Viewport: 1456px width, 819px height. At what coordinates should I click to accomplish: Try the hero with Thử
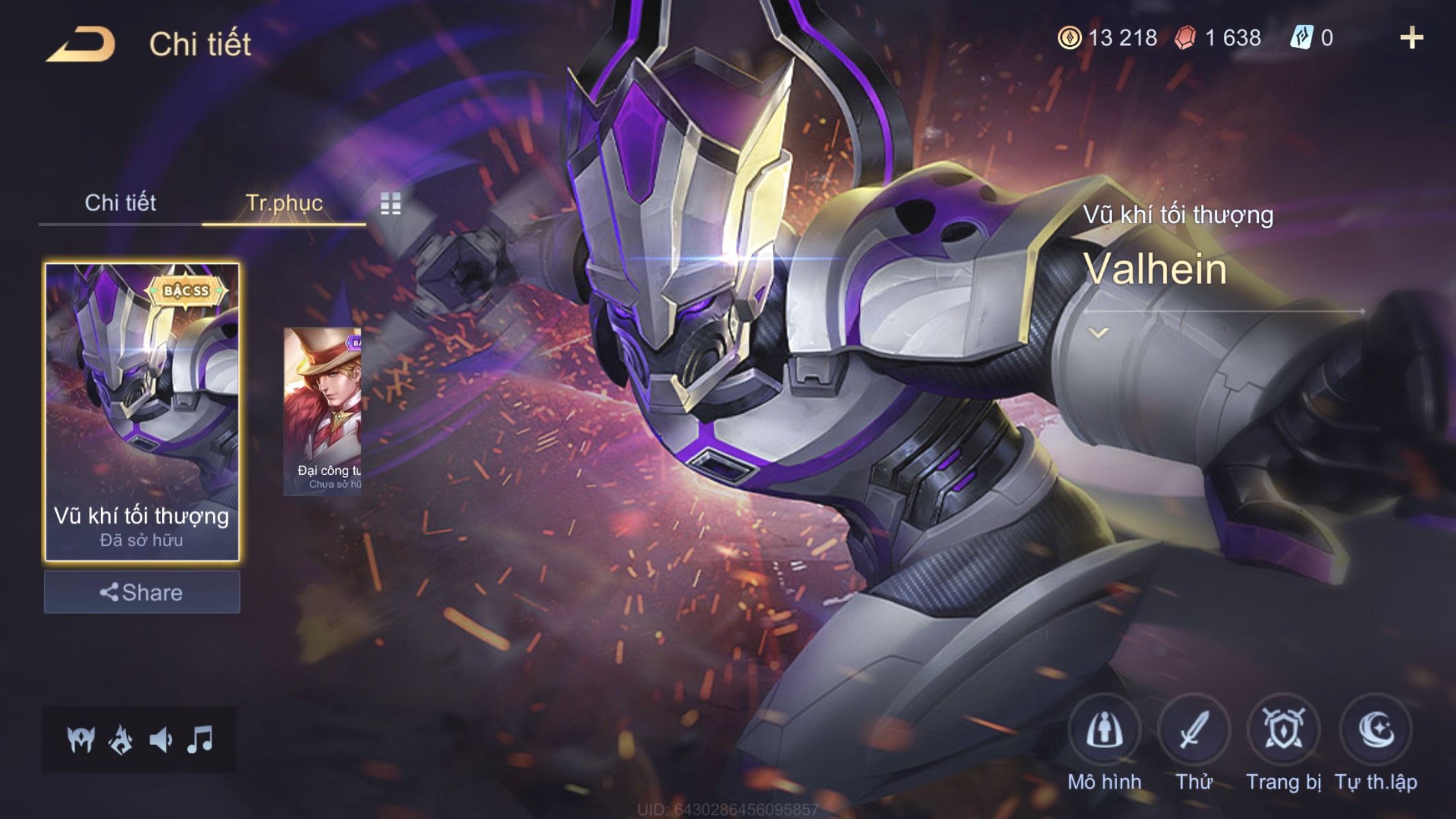[1194, 731]
